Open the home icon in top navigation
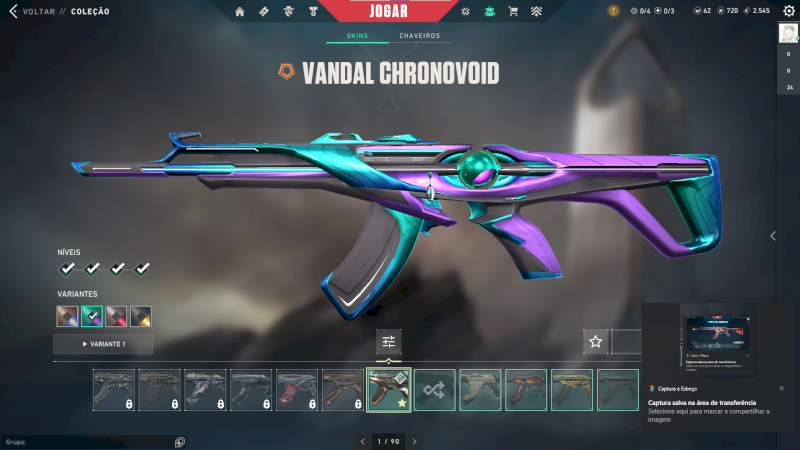This screenshot has width=800, height=450. tap(239, 12)
